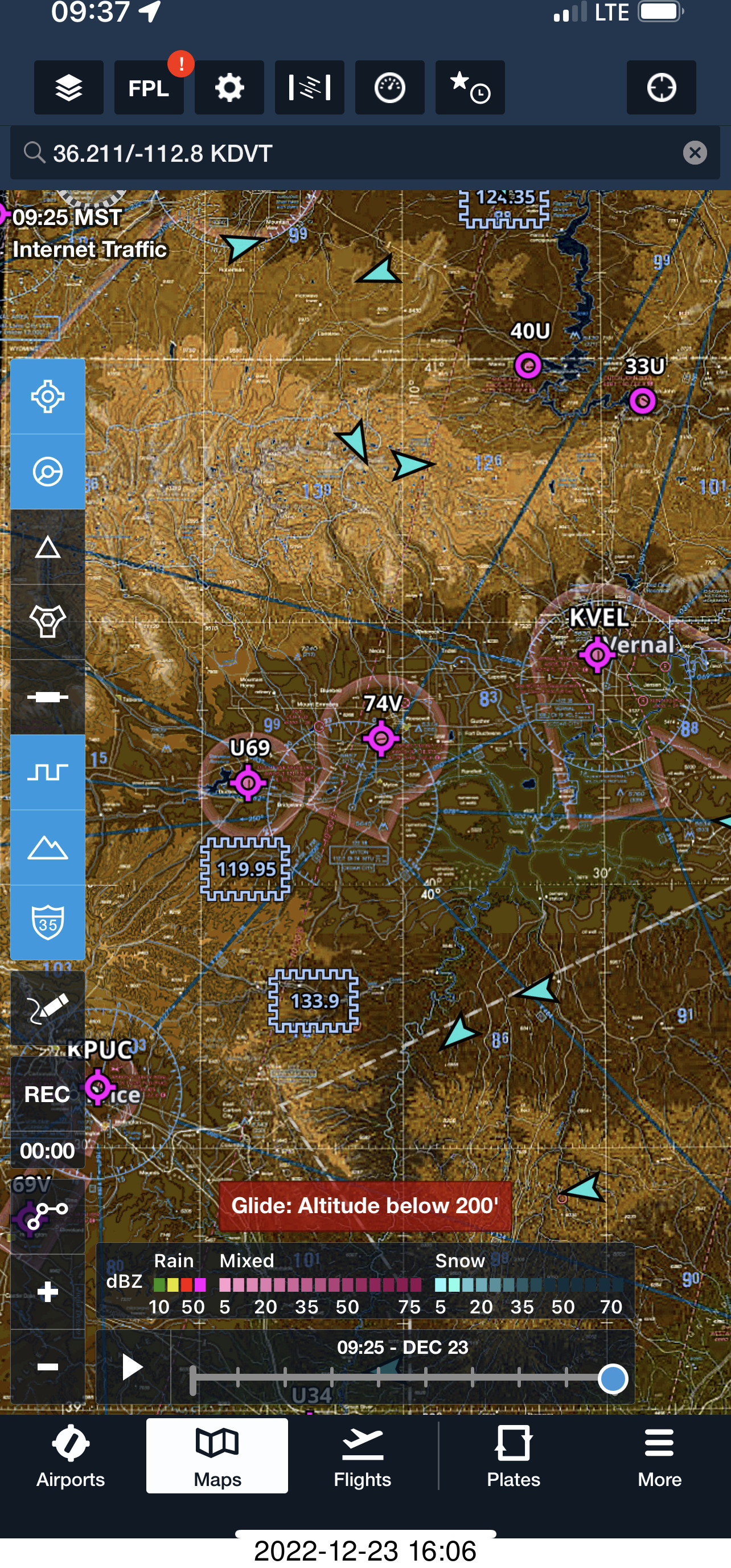The image size is (731, 1568).
Task: Open the map layers menu
Action: point(68,88)
